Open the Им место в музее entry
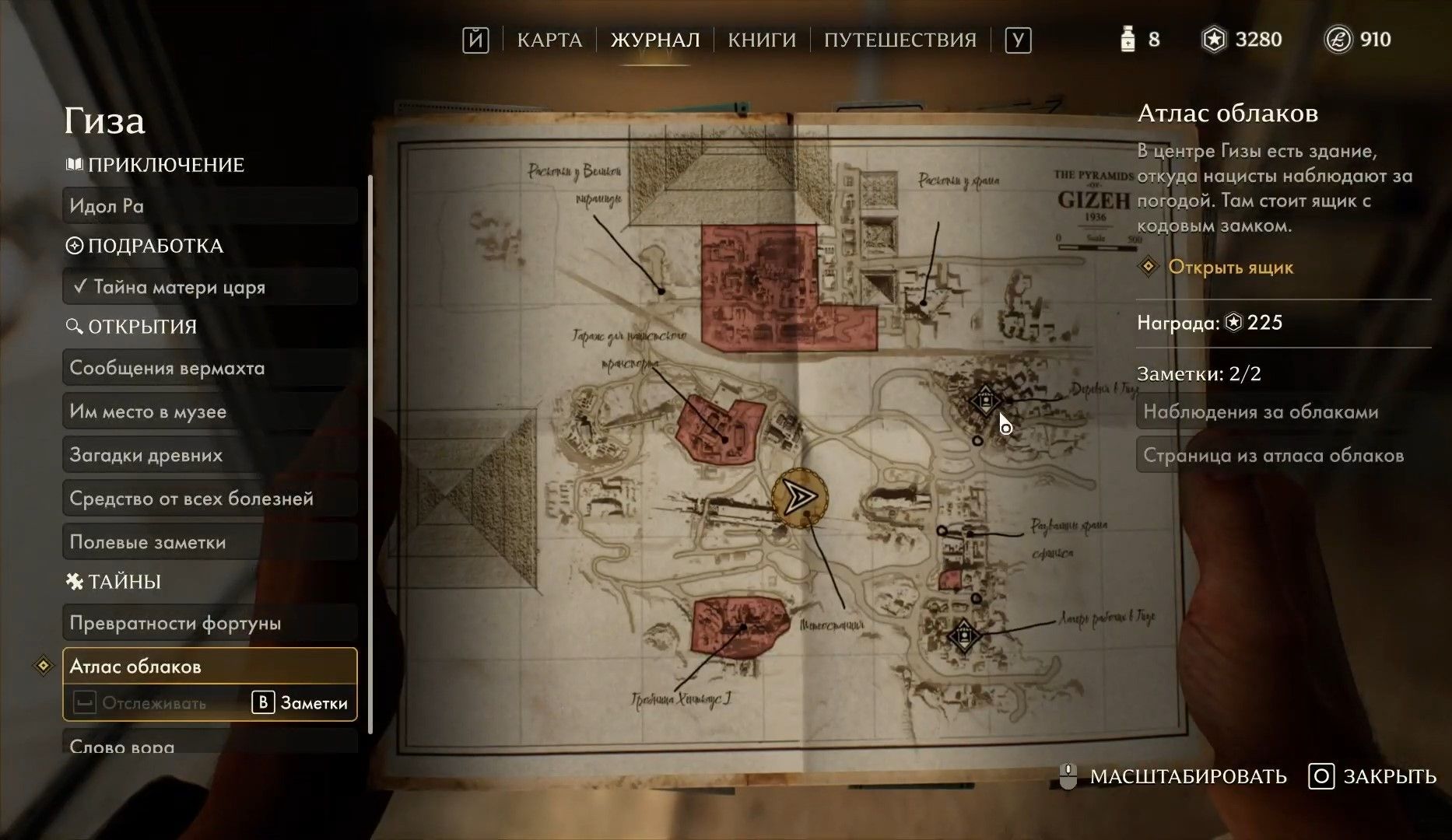This screenshot has height=840, width=1452. (x=209, y=411)
